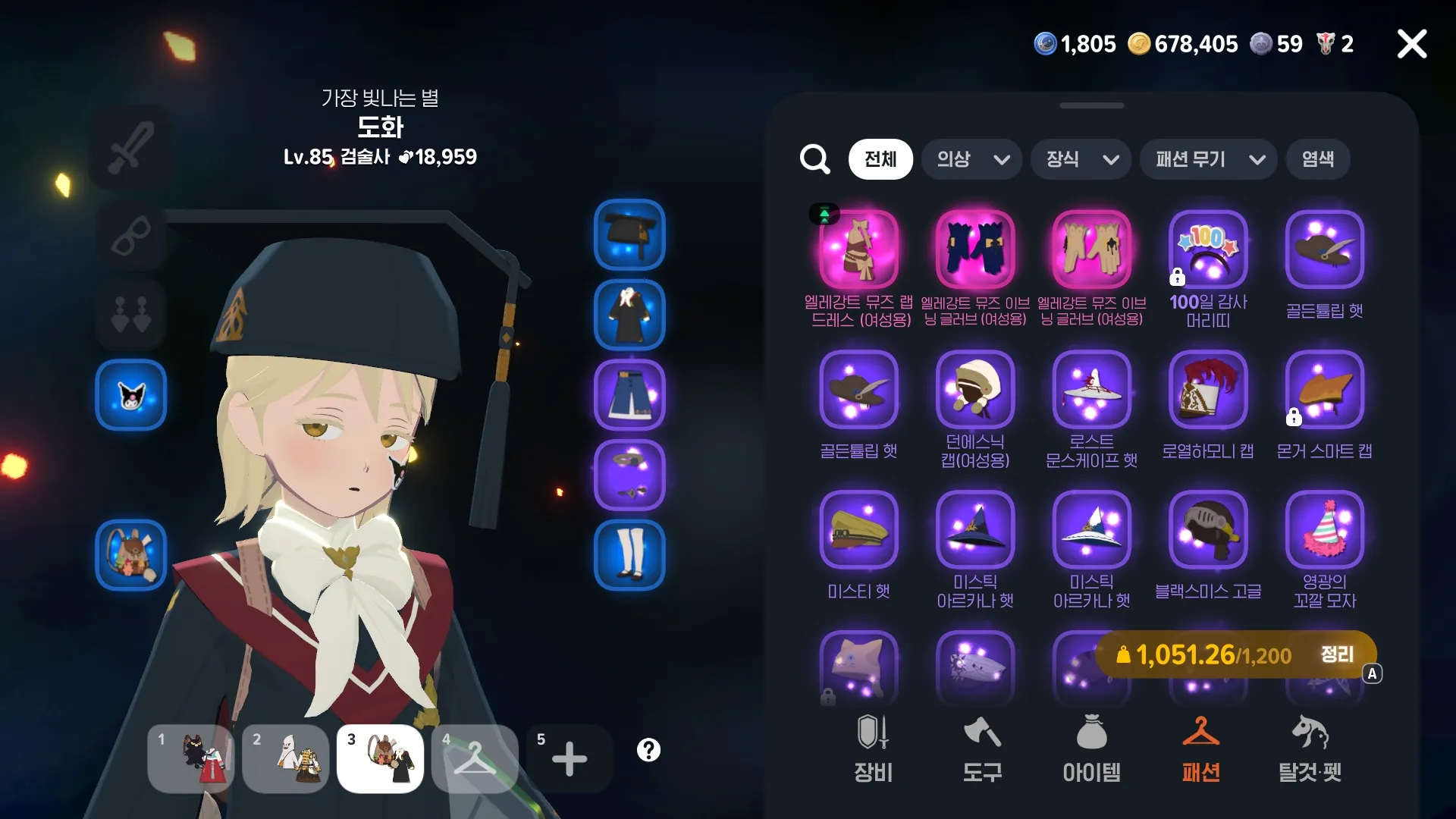Image resolution: width=1456 pixels, height=819 pixels.
Task: Select the 미스티 햇 military cap
Action: 858,530
